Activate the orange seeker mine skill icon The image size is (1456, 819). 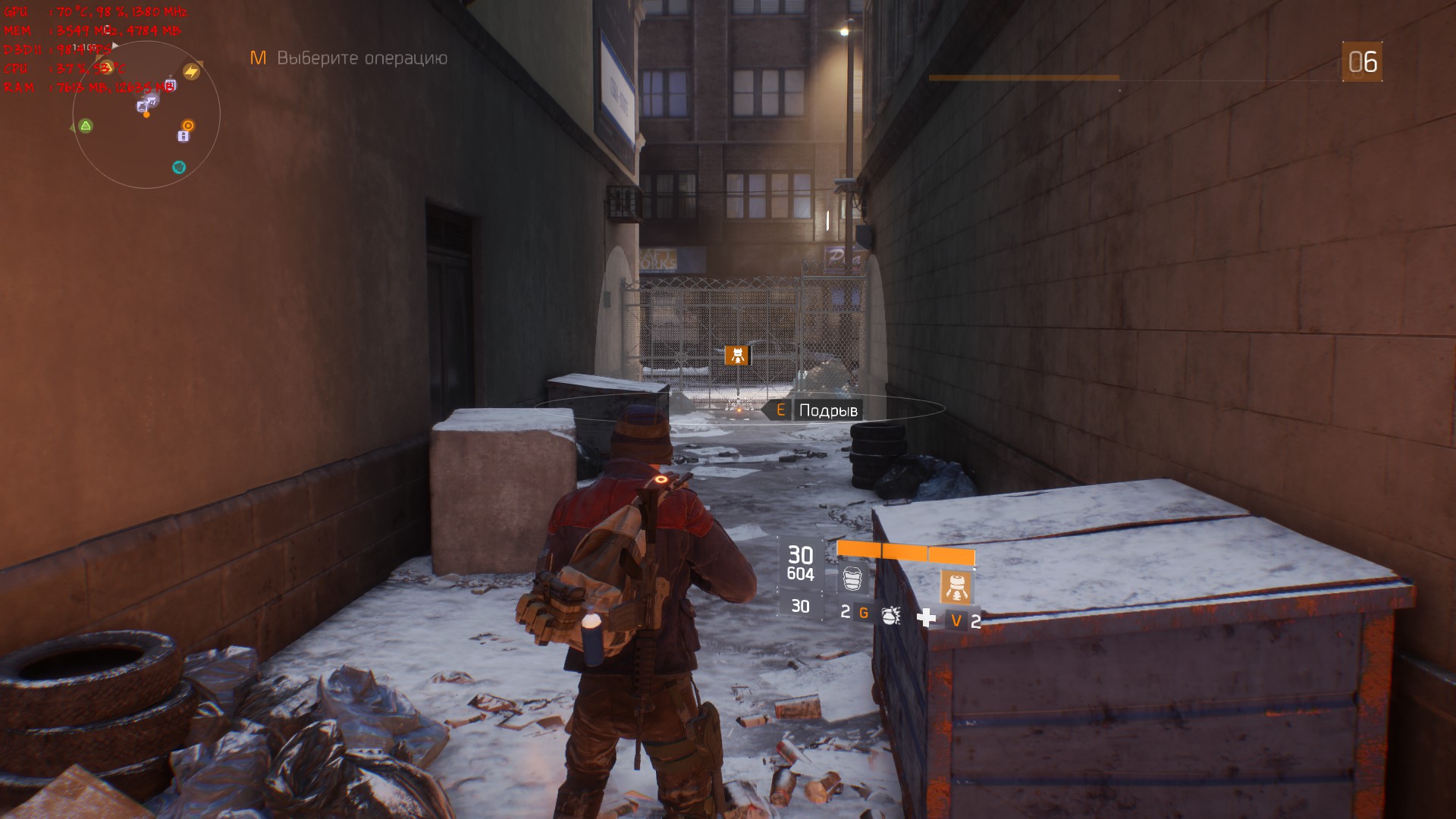(x=956, y=586)
